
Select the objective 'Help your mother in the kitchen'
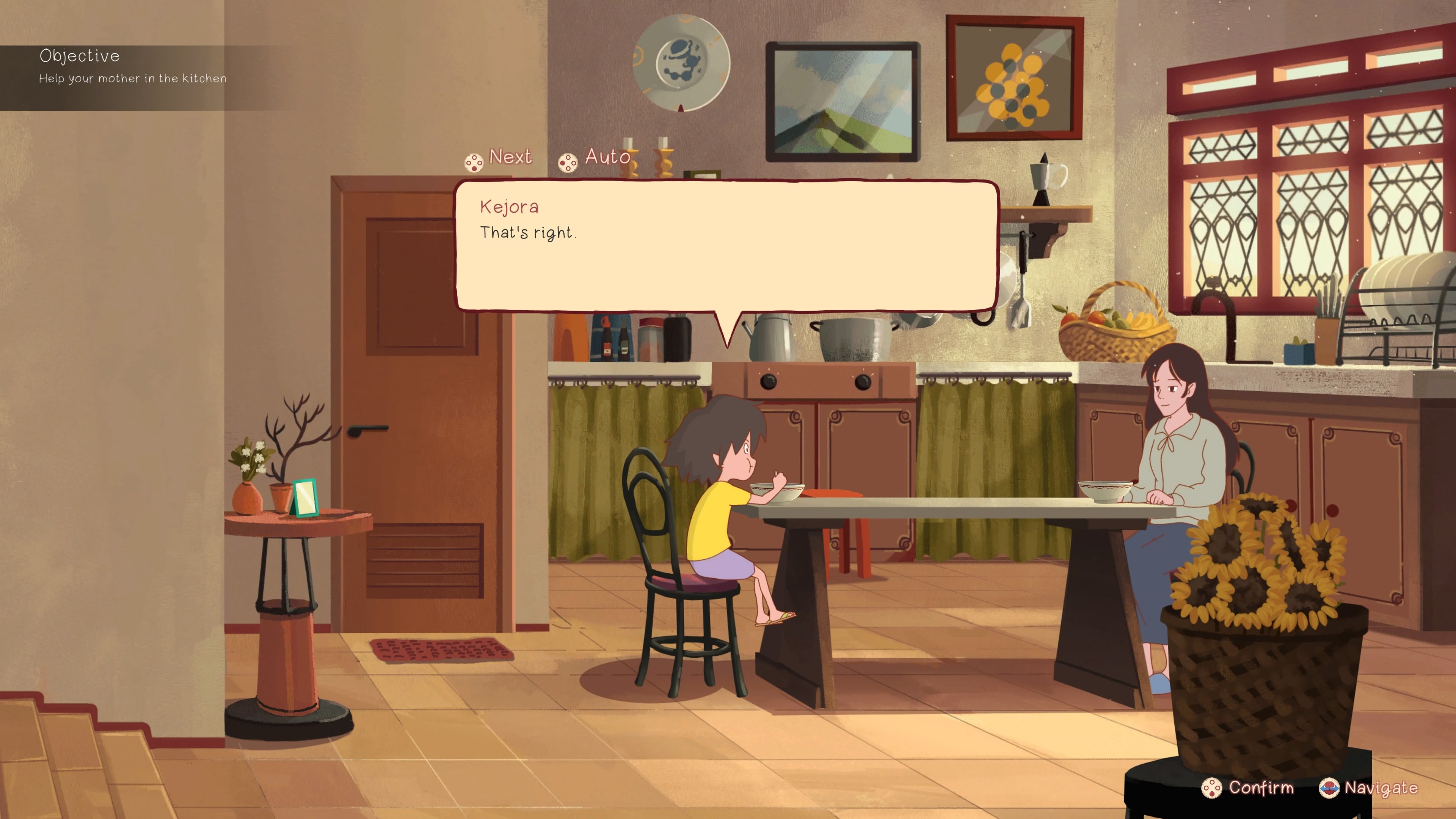pyautogui.click(x=133, y=79)
